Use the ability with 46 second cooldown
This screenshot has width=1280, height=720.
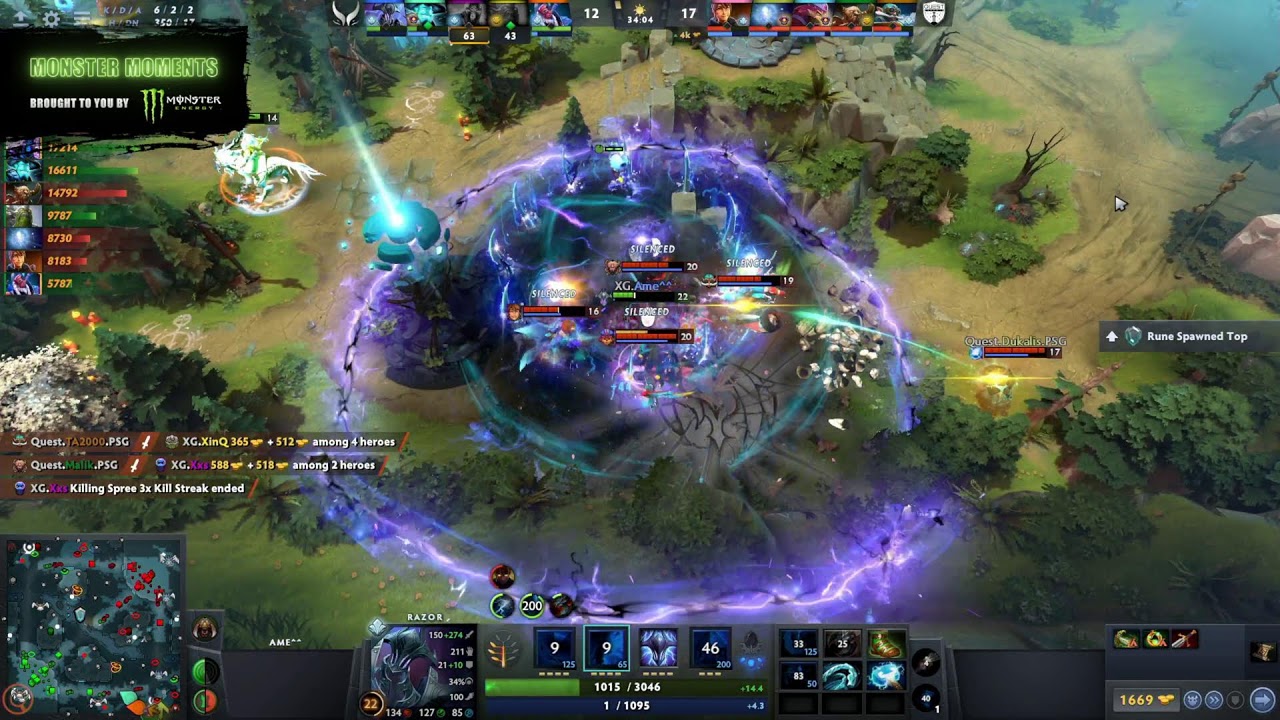pyautogui.click(x=711, y=649)
